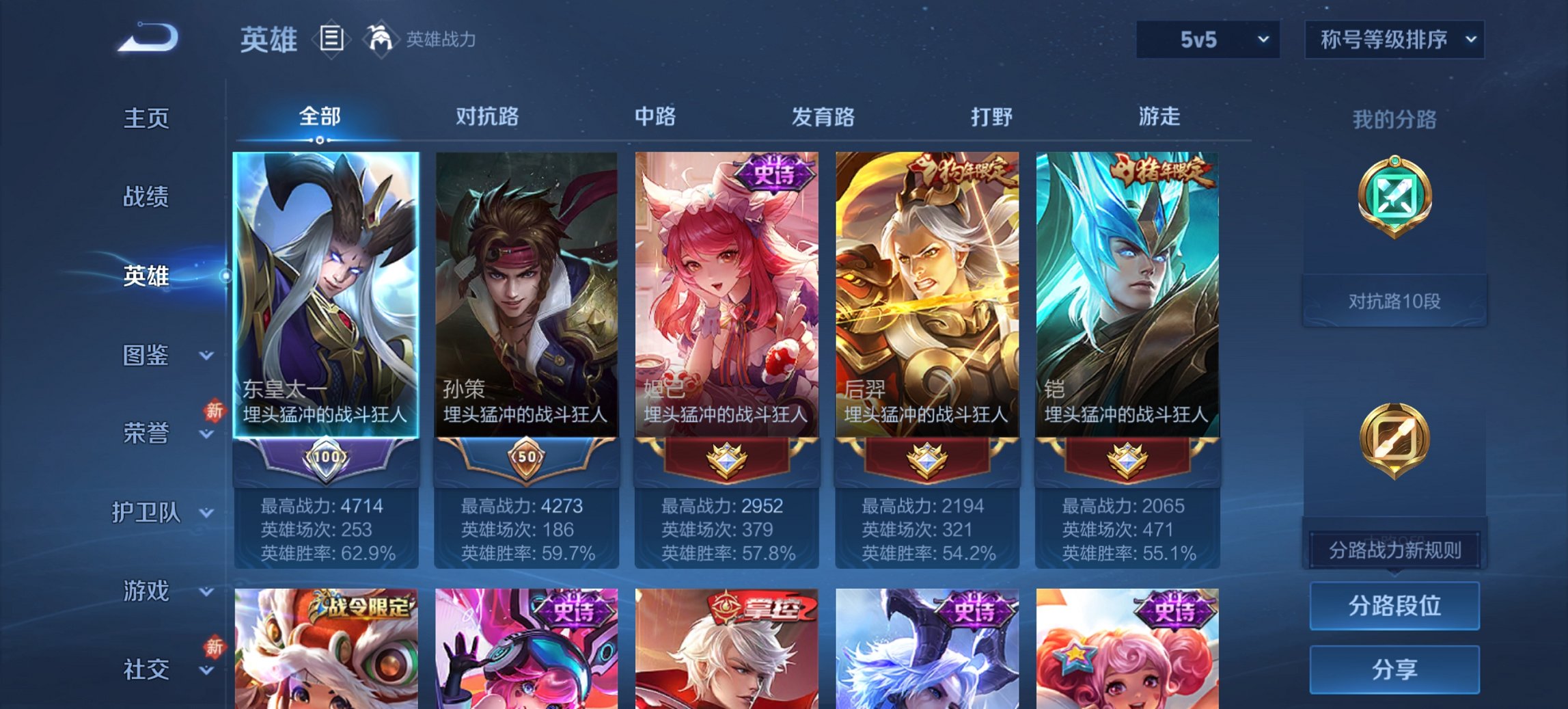Open 分路段位 panel
This screenshot has width=1568, height=709.
click(1394, 605)
